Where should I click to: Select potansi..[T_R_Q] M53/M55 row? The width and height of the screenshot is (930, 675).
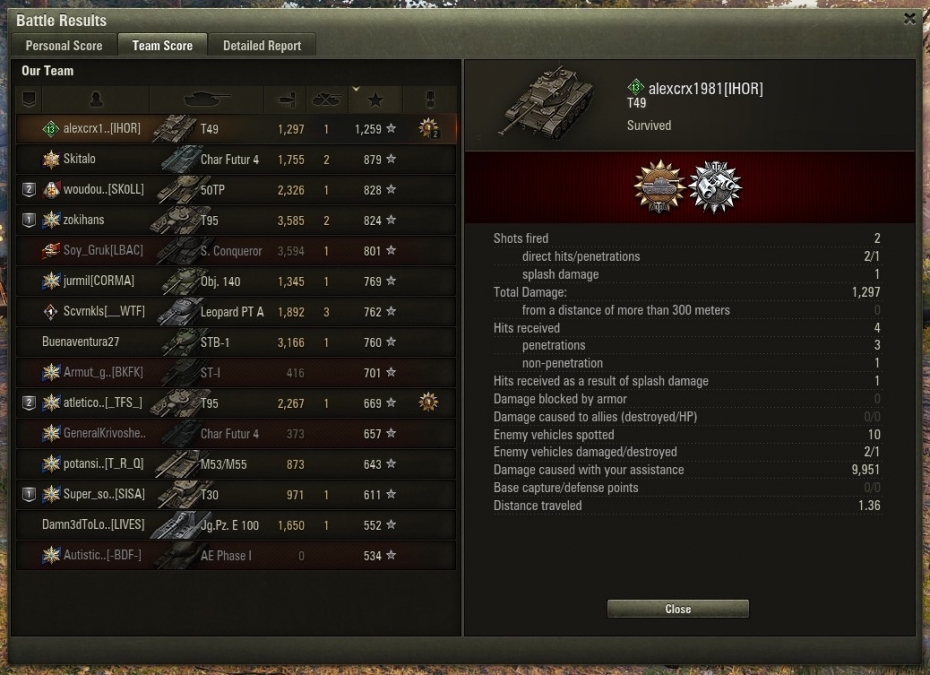(236, 464)
